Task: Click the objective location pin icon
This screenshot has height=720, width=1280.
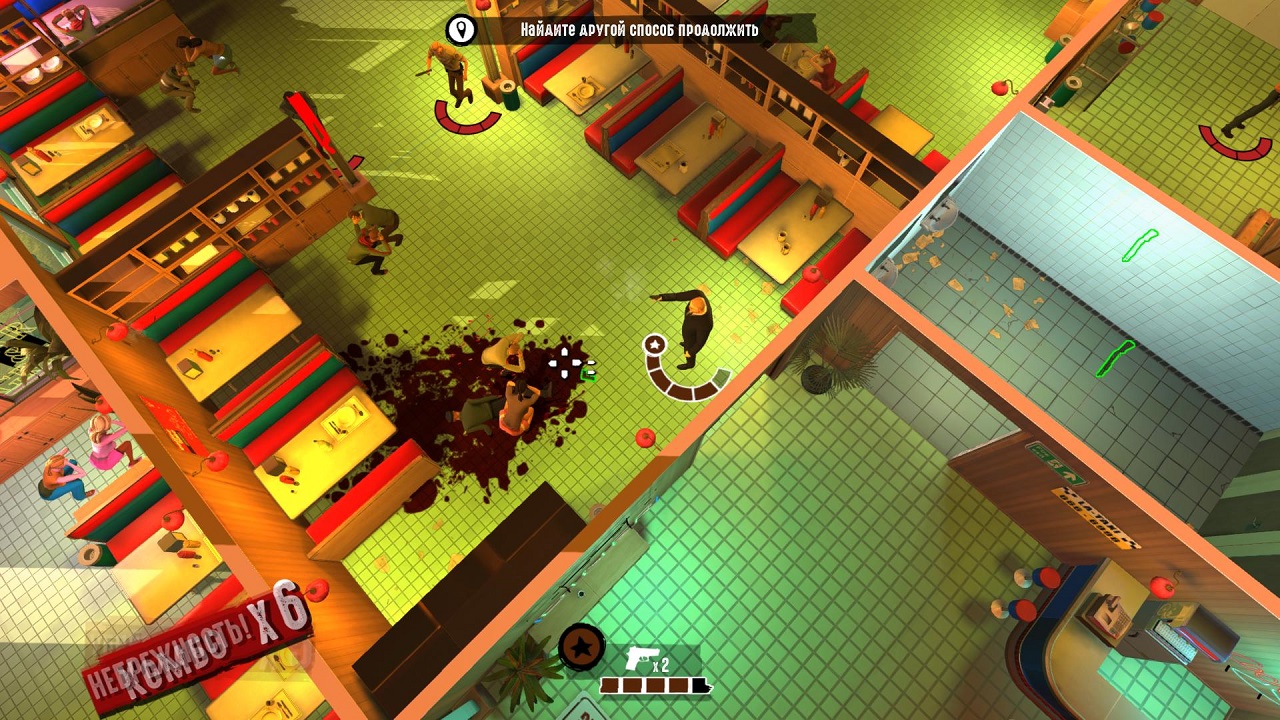Action: [461, 29]
